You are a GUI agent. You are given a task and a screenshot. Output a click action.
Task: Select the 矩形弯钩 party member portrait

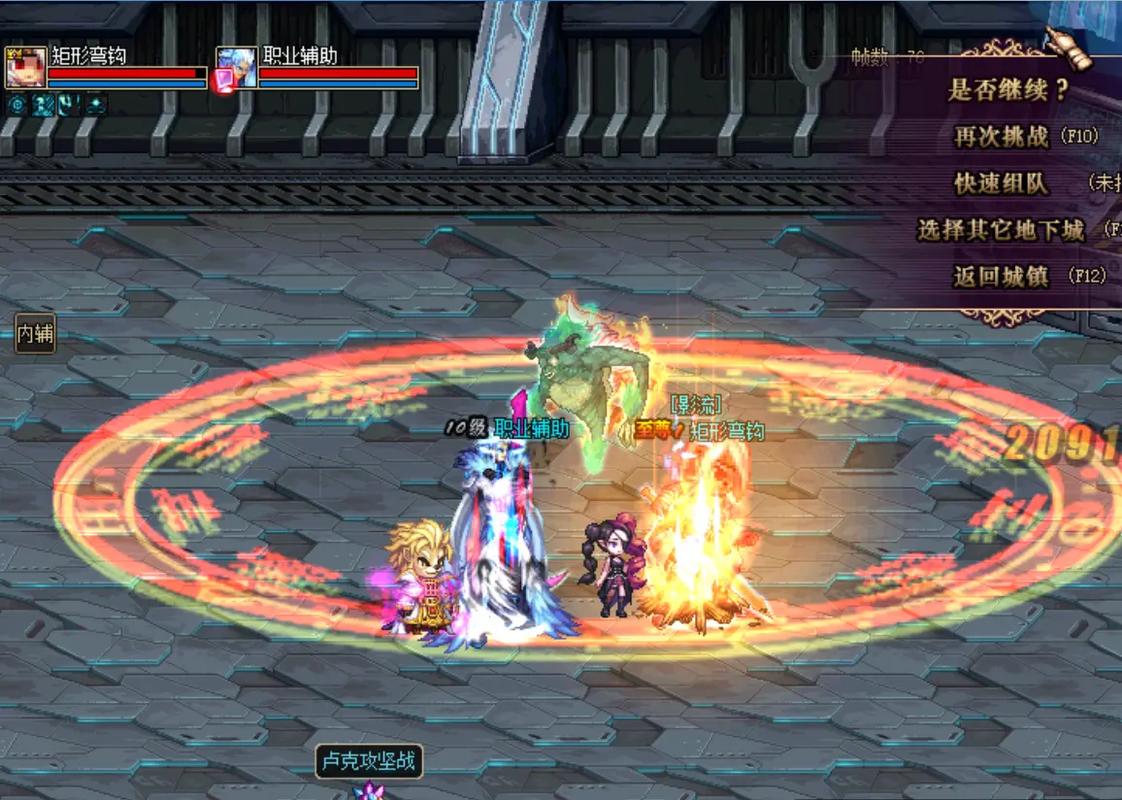(x=26, y=67)
